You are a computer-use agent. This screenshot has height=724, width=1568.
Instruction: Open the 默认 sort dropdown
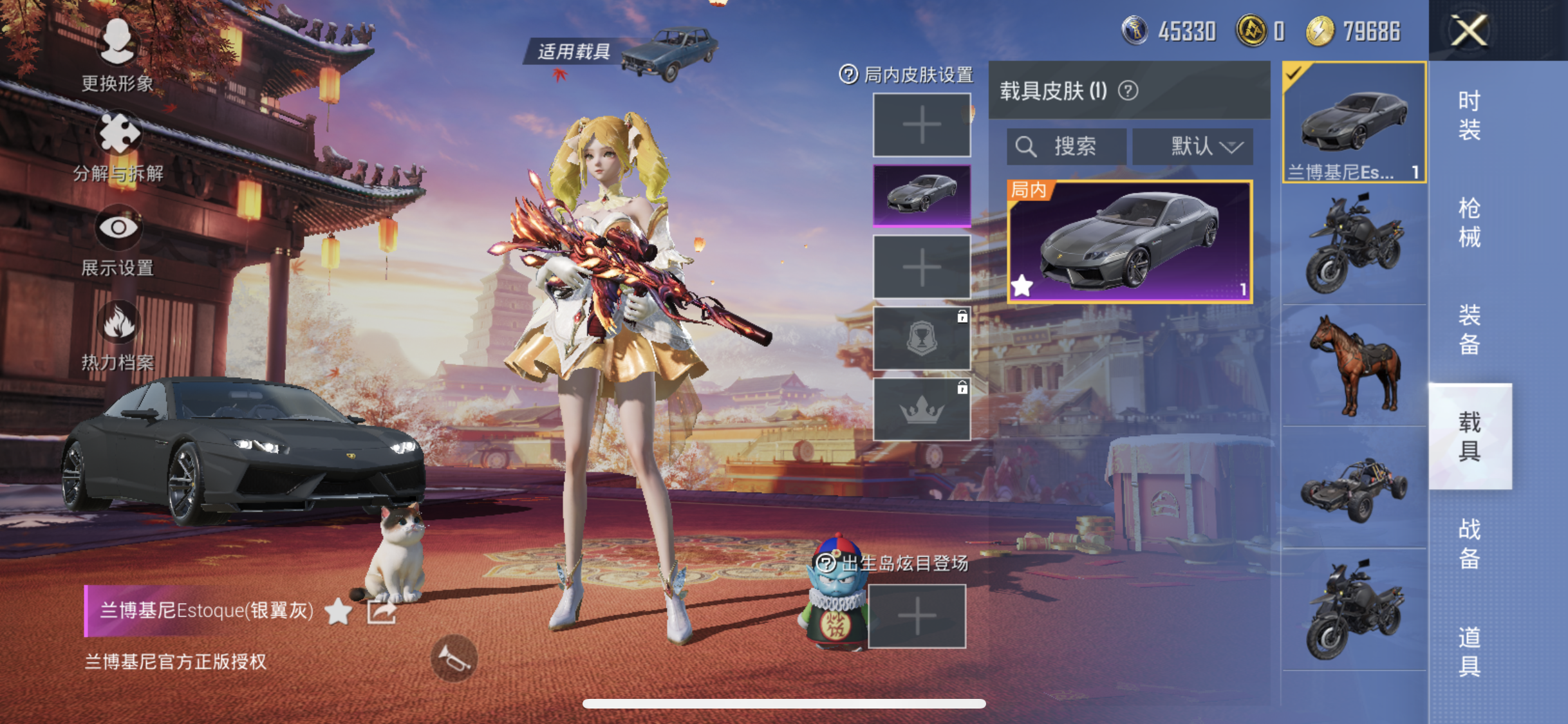click(x=1193, y=147)
